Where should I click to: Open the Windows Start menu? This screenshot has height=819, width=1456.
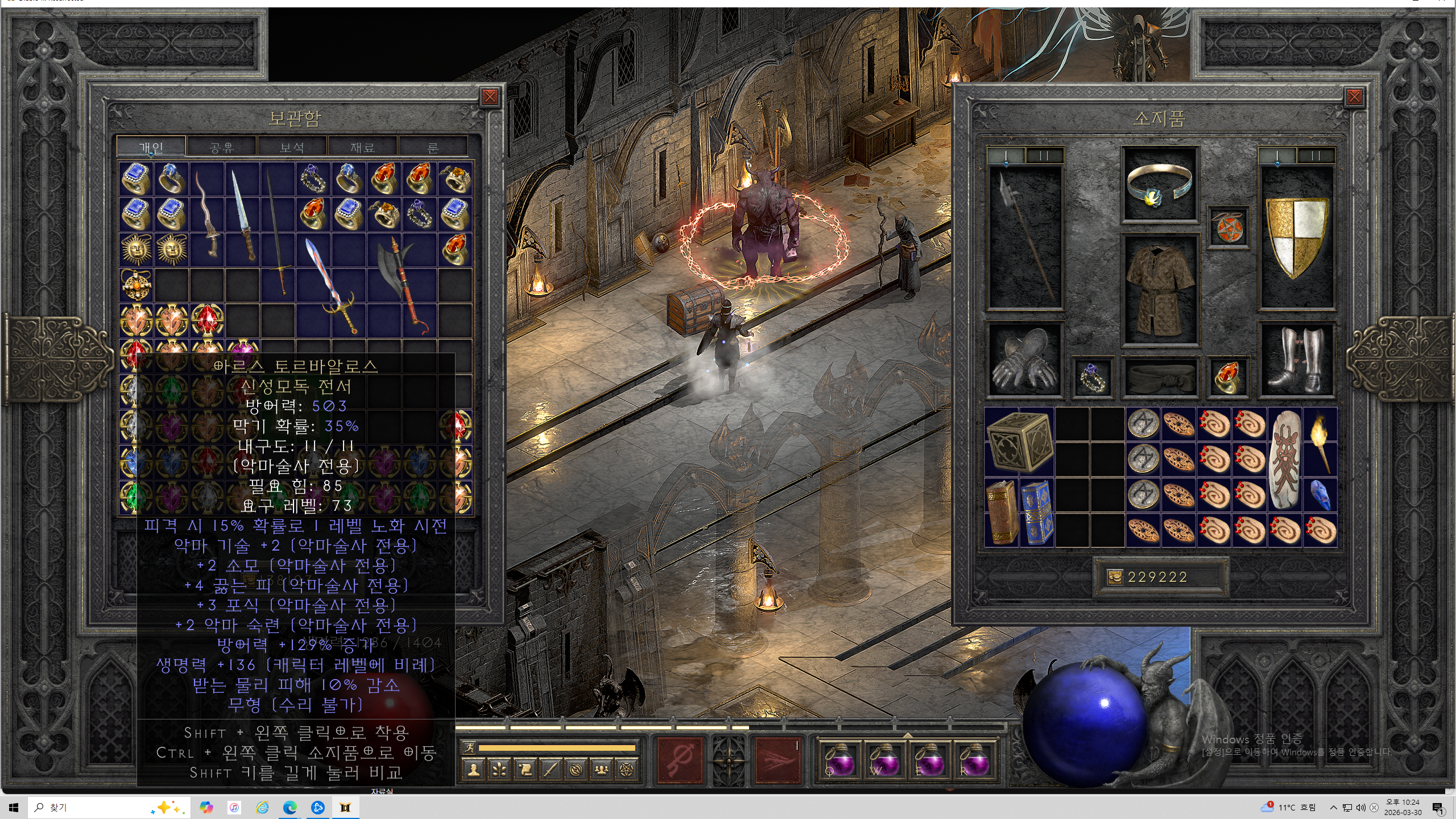tap(14, 808)
